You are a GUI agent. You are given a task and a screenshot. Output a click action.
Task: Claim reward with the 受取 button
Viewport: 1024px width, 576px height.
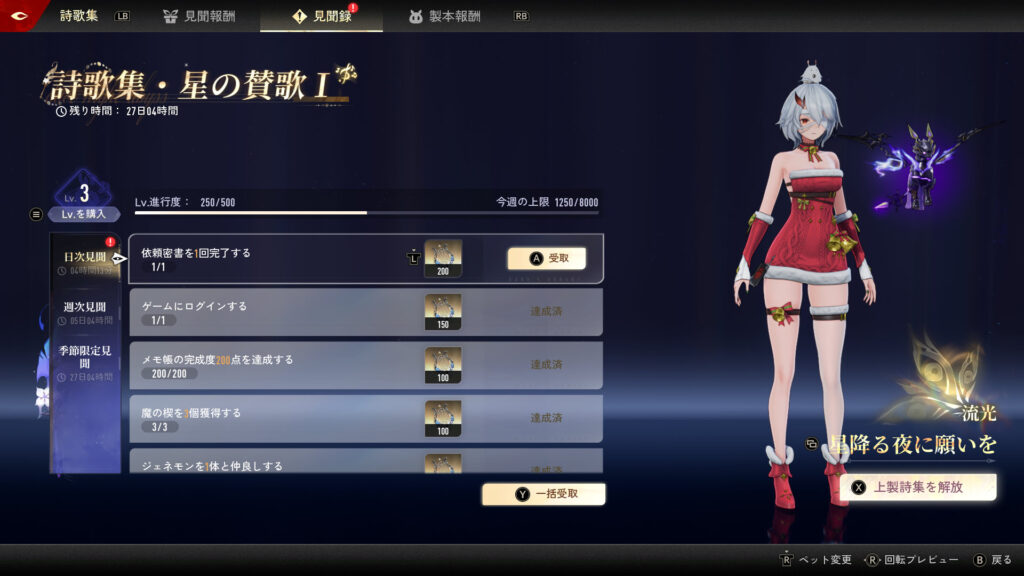point(546,258)
